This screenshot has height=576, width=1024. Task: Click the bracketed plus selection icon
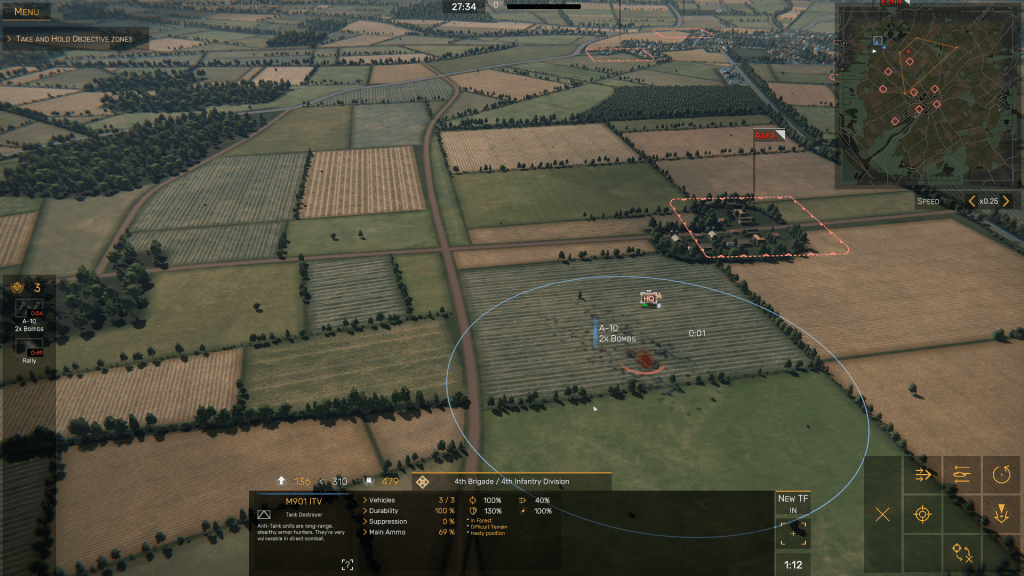coord(793,533)
